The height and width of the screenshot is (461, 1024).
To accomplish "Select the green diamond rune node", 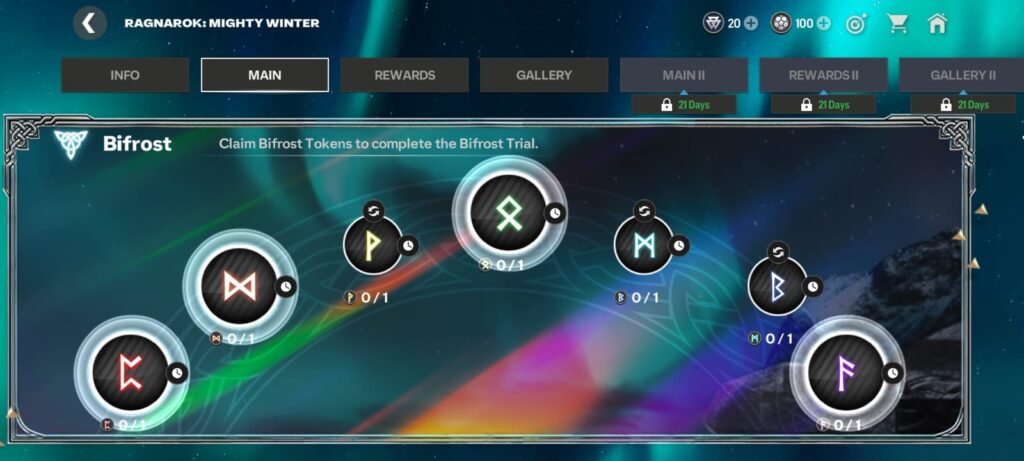I will (507, 212).
